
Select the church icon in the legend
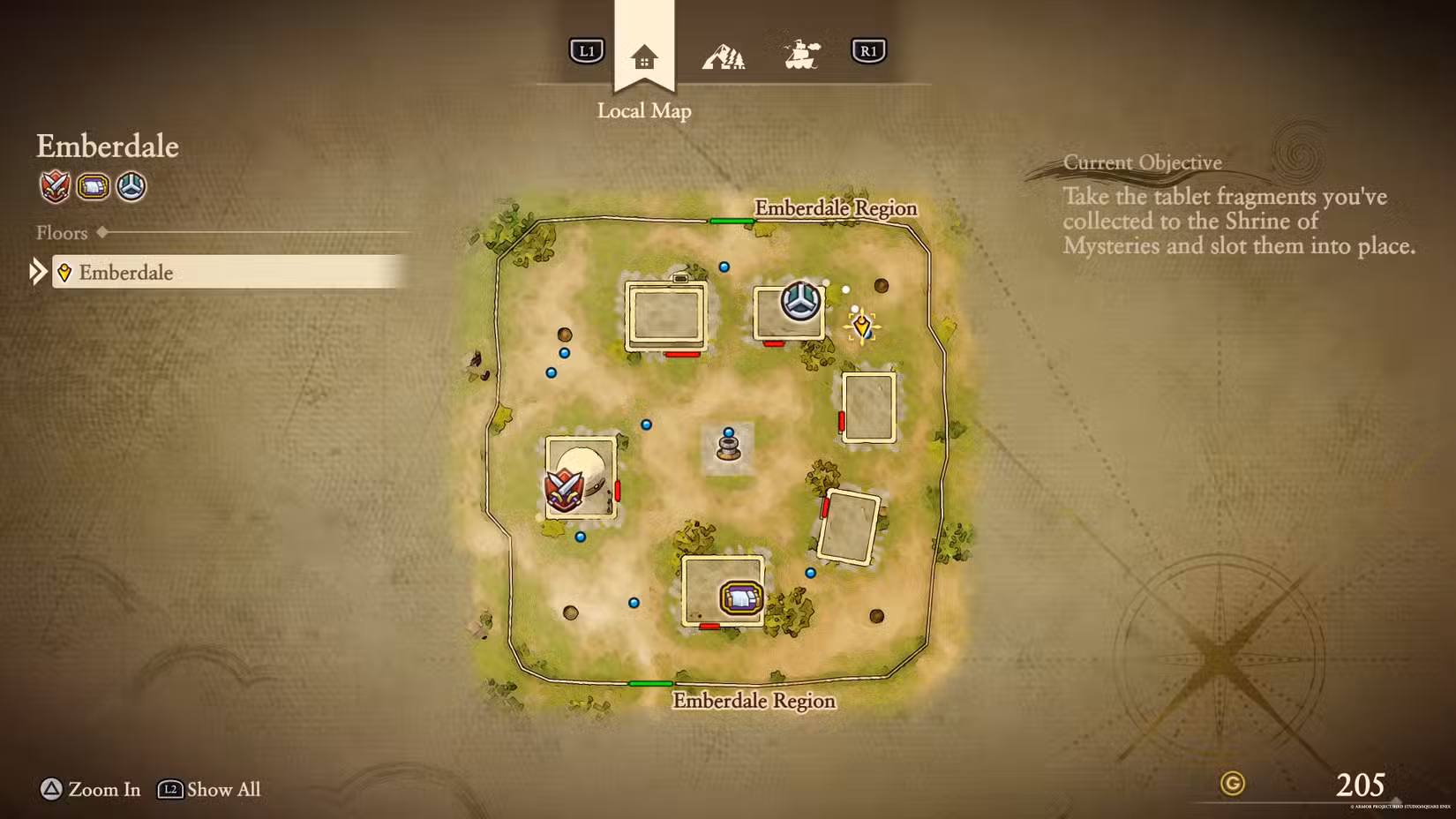pyautogui.click(x=131, y=186)
